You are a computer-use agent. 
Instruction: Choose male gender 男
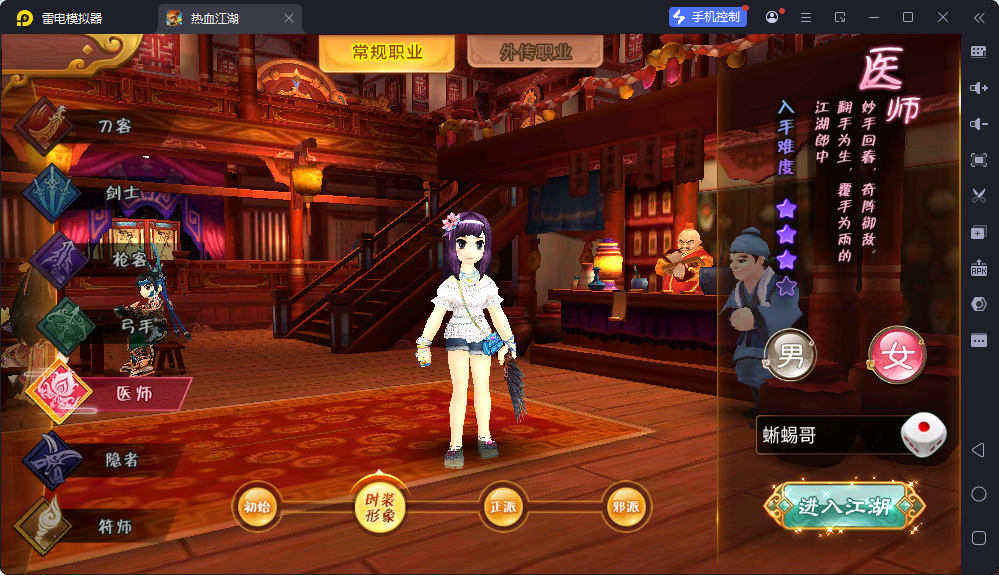pos(790,354)
